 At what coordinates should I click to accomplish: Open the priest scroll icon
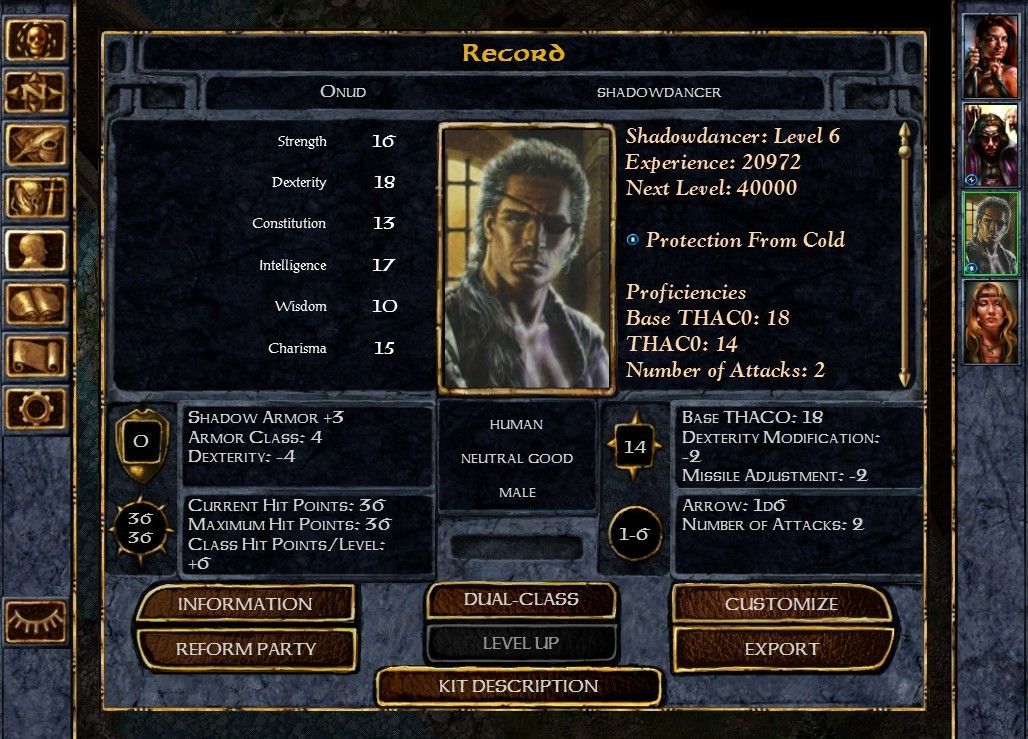pyautogui.click(x=36, y=356)
